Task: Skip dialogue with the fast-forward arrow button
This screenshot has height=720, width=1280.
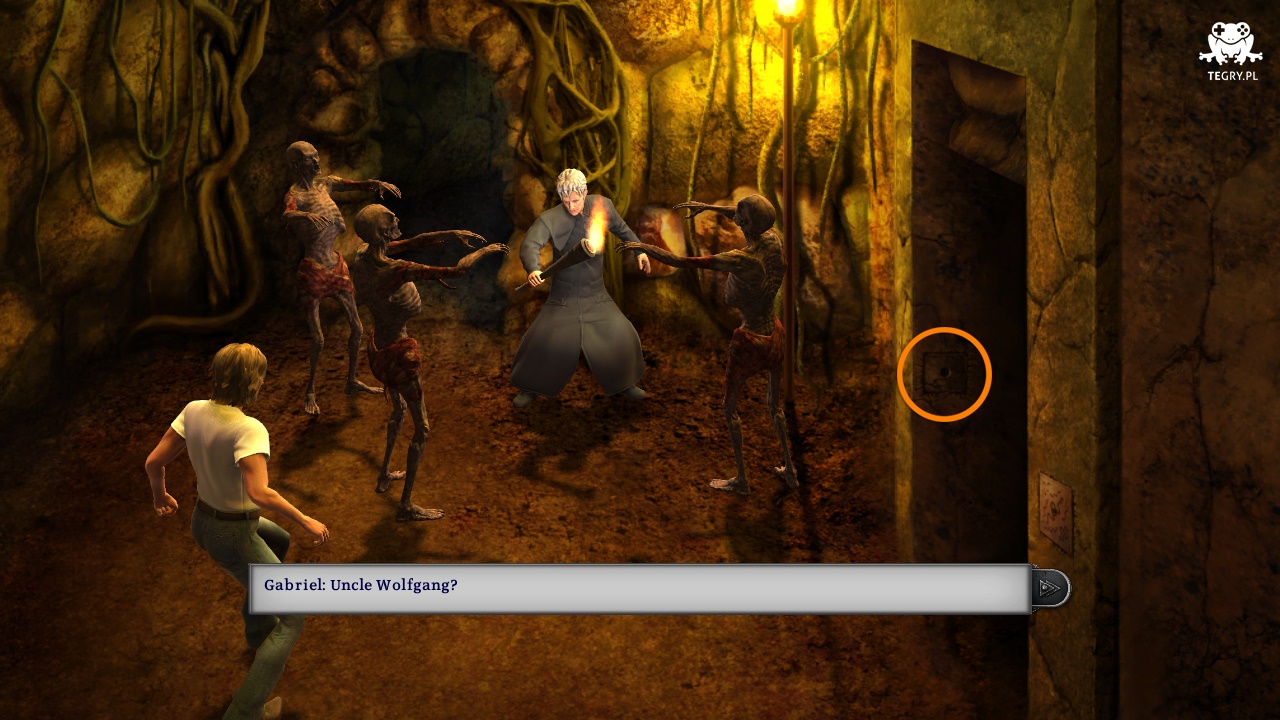Action: [1049, 588]
